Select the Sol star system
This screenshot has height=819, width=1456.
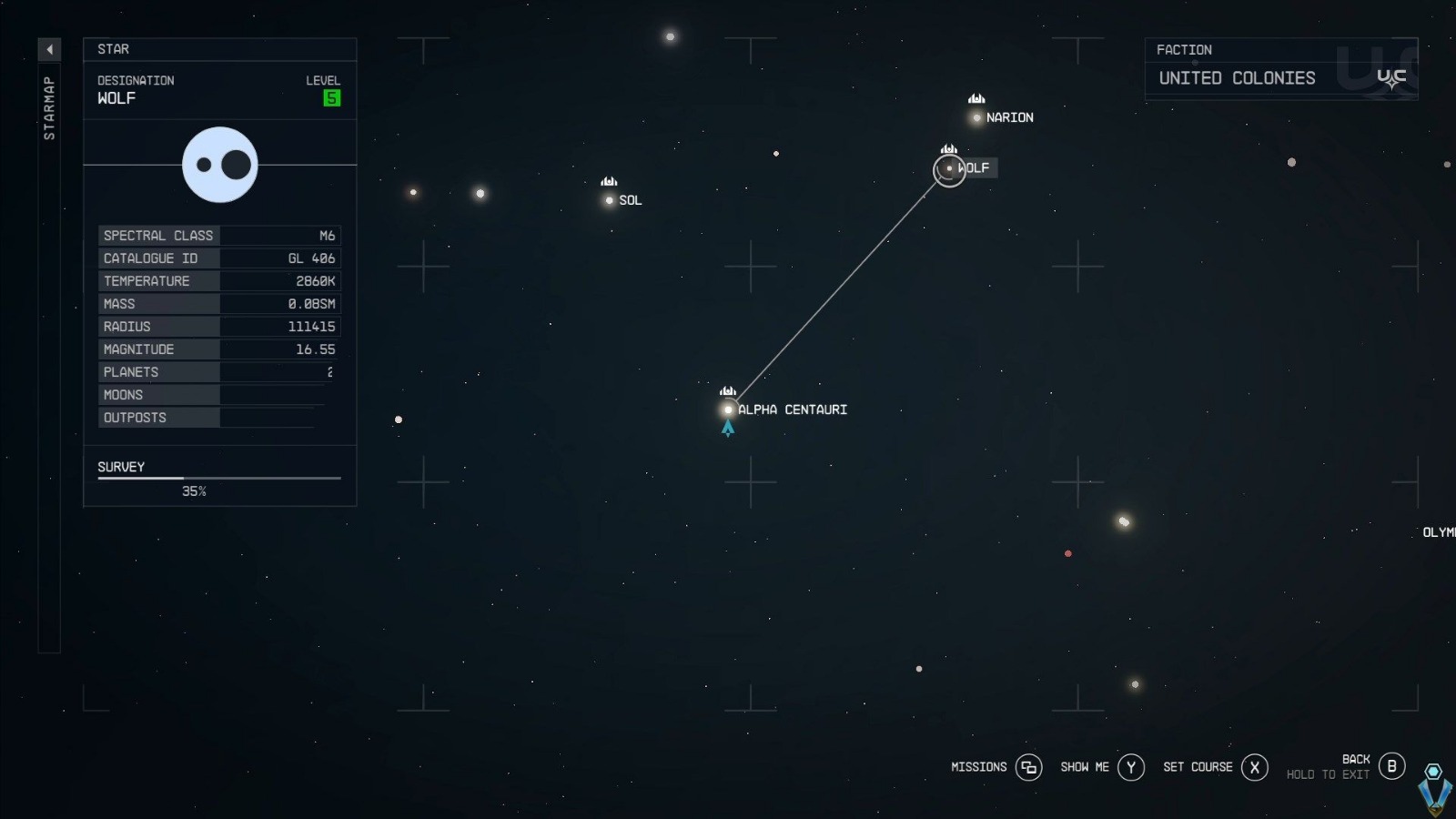610,200
